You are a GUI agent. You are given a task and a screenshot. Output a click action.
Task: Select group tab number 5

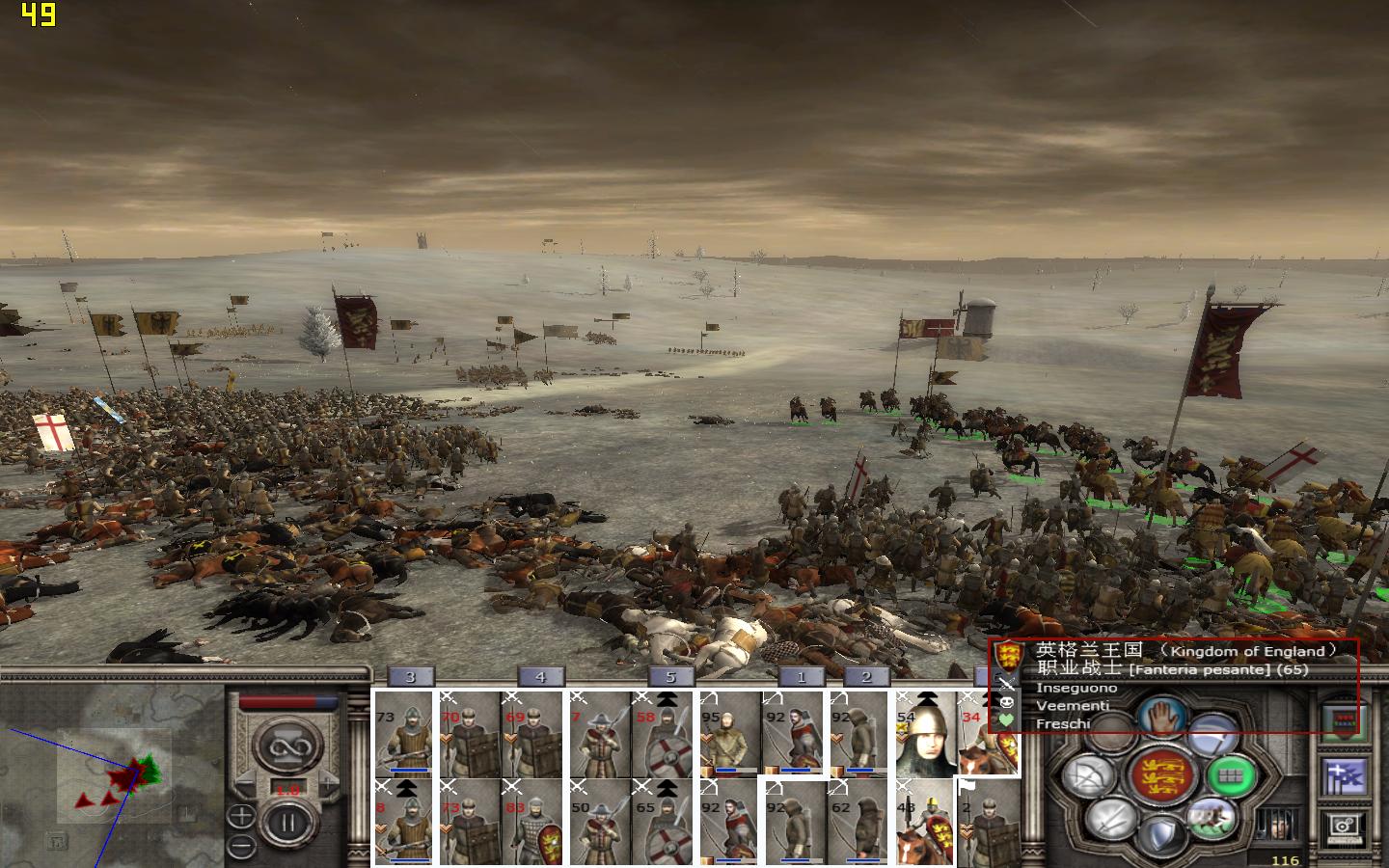click(670, 677)
